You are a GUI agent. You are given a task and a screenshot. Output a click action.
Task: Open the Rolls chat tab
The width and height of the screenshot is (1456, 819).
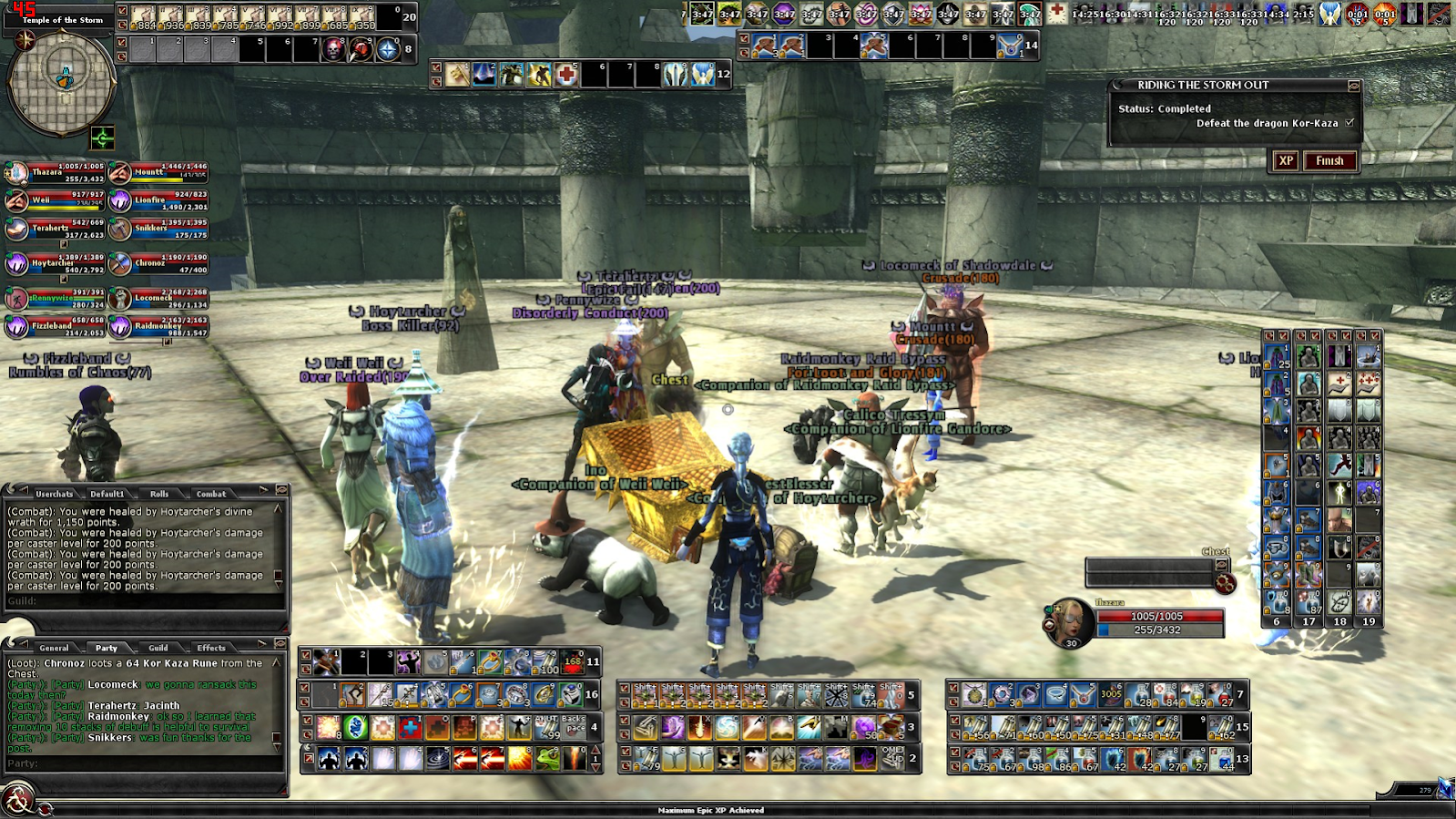[159, 494]
